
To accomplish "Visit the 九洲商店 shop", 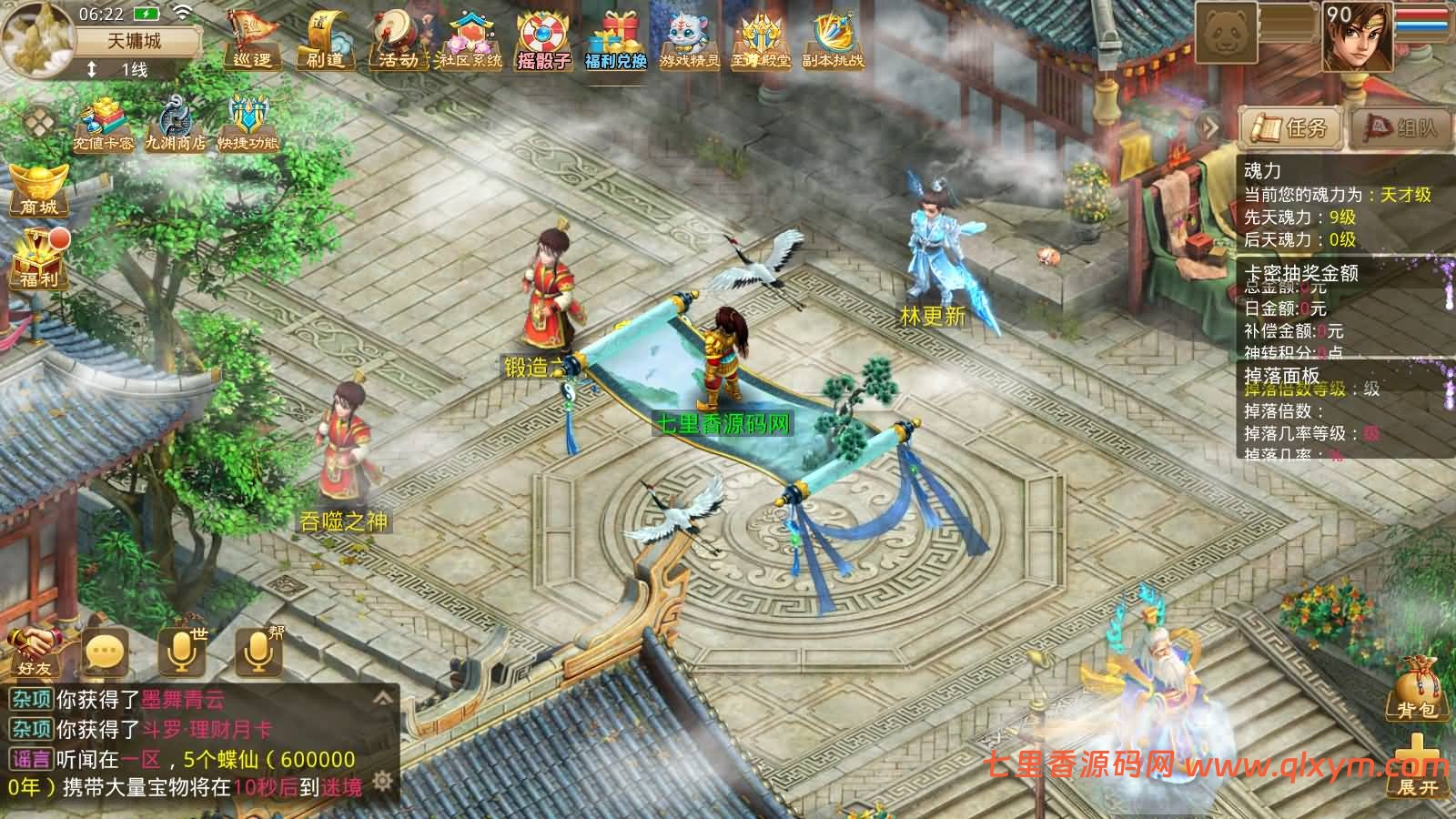I will coord(175,126).
